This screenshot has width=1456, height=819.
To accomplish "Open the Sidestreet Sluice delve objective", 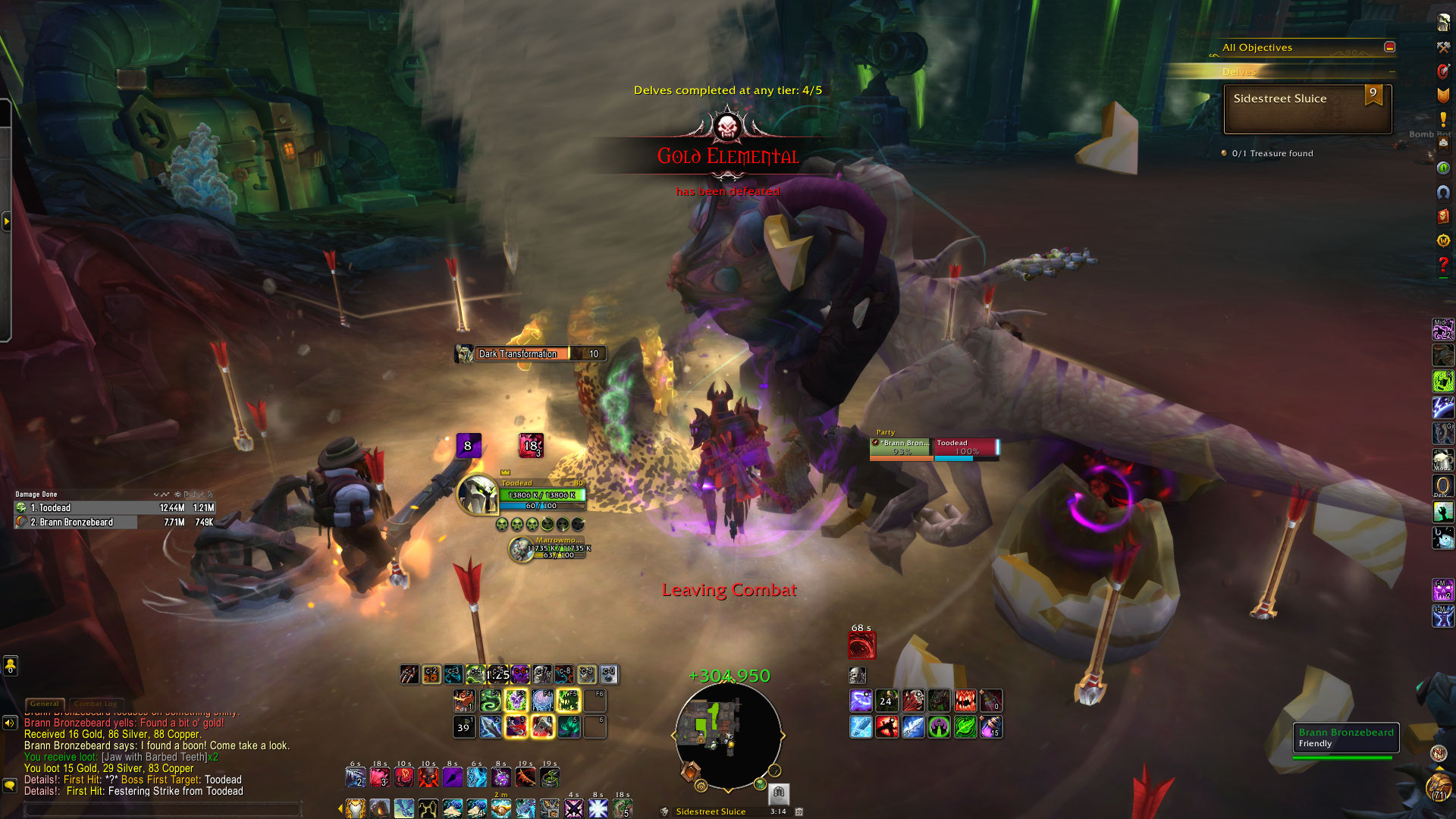I will click(x=1307, y=108).
